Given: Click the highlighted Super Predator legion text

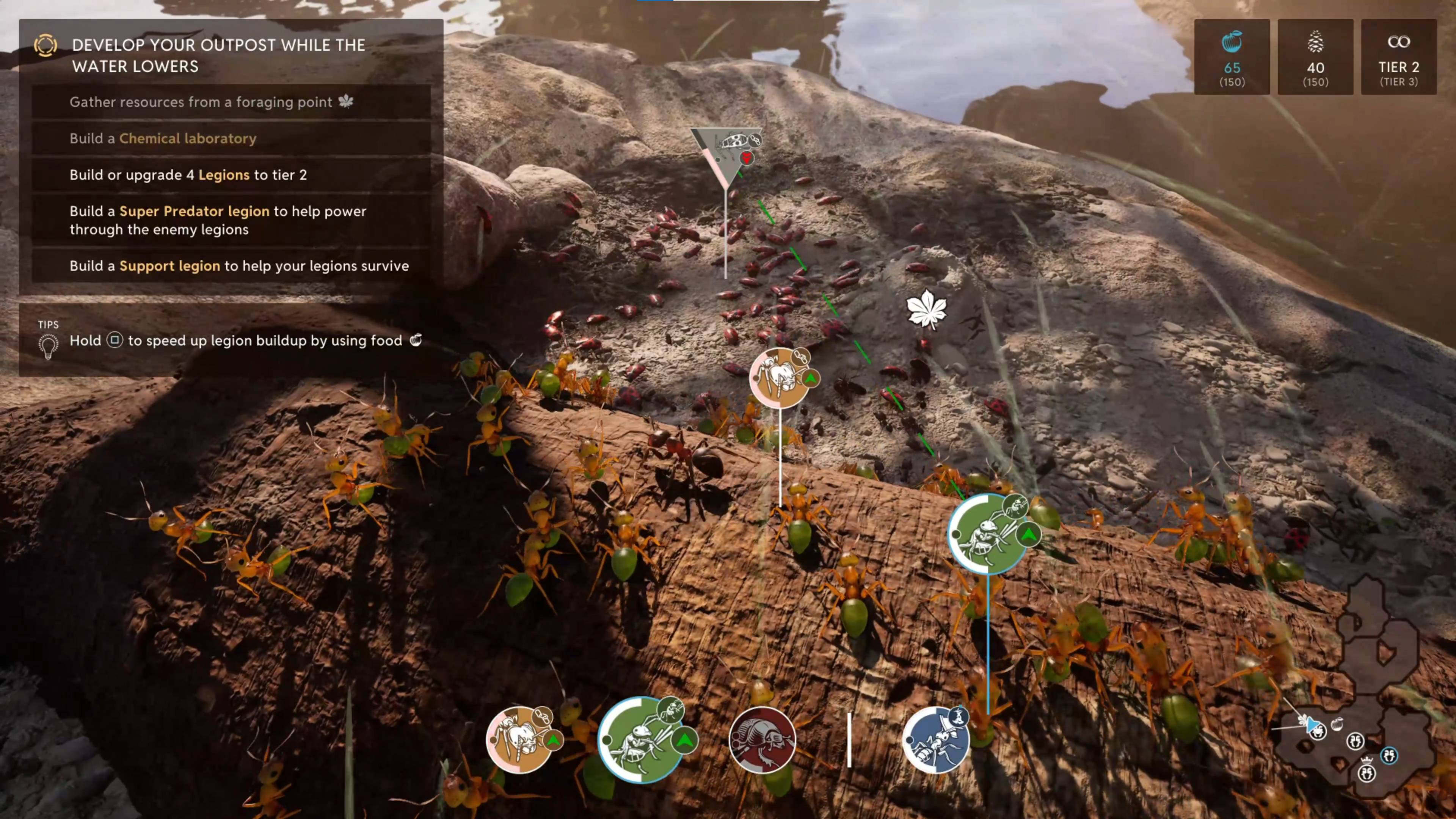Looking at the screenshot, I should pyautogui.click(x=195, y=211).
